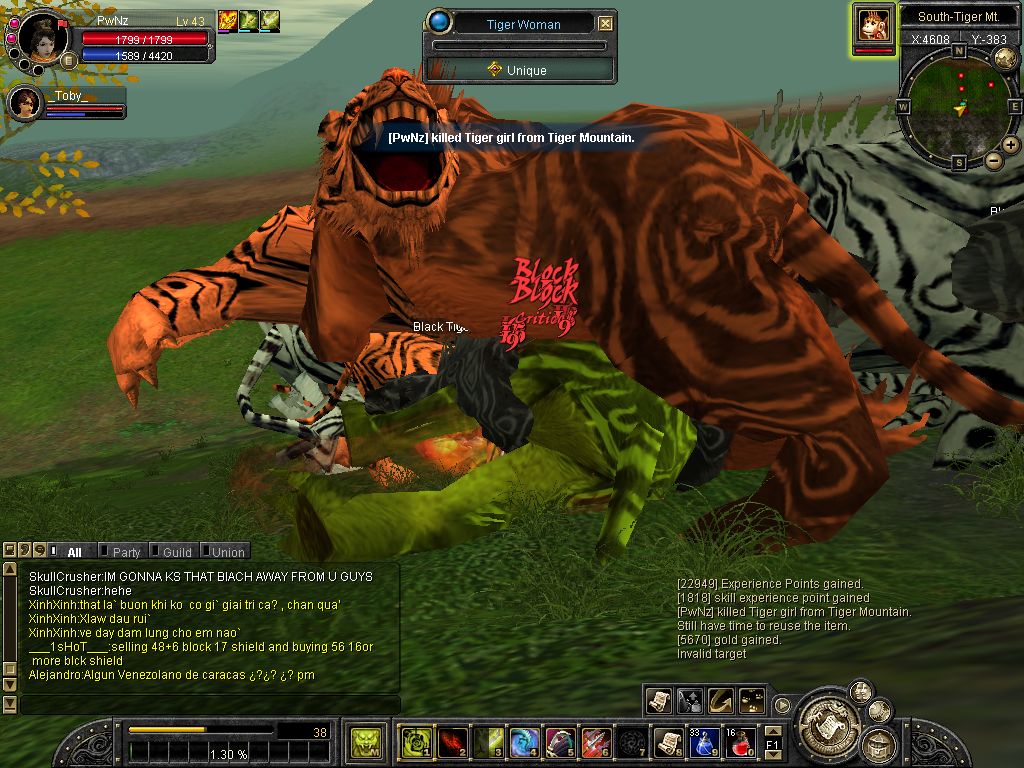1024x768 pixels.
Task: Use the blue mana potion slot
Action: tap(705, 742)
